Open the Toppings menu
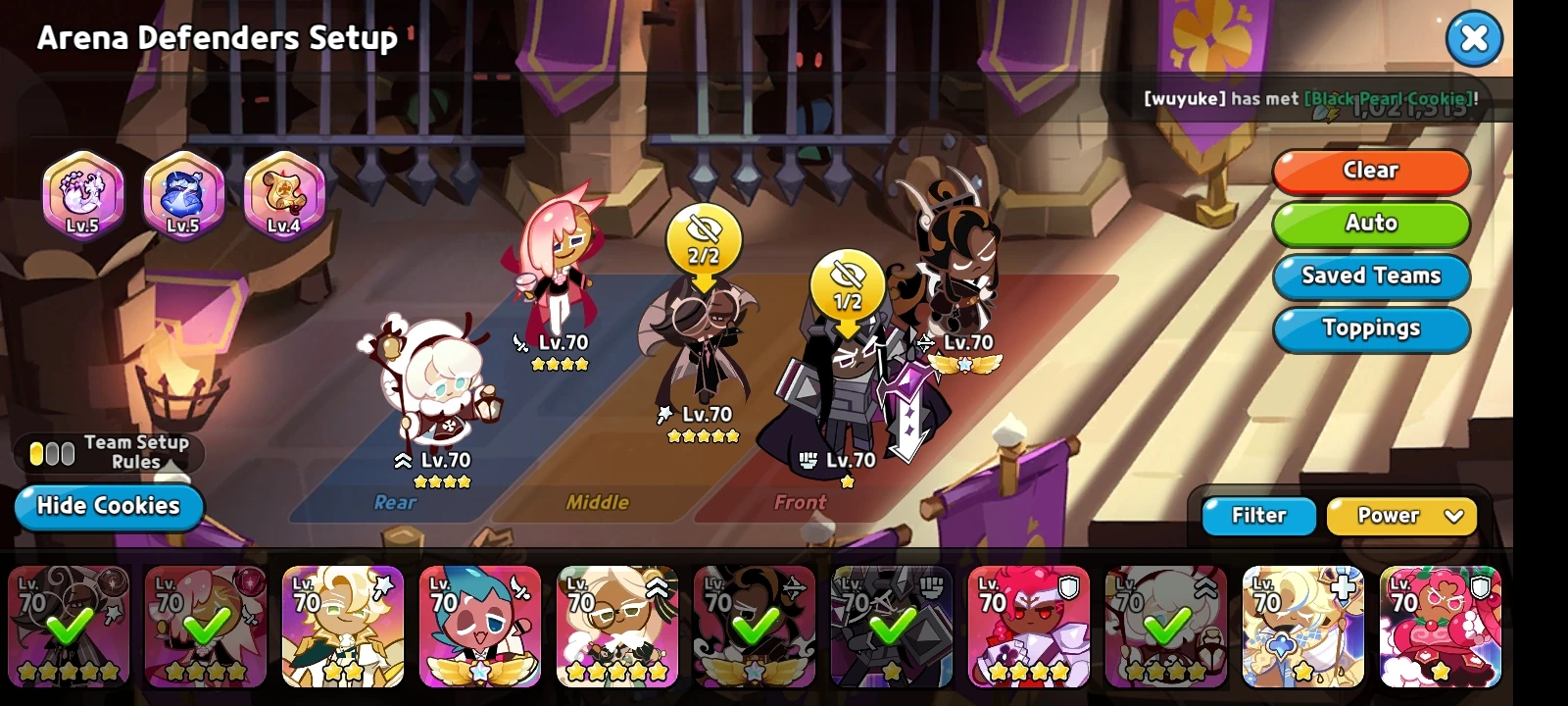This screenshot has width=1568, height=706. click(1371, 328)
